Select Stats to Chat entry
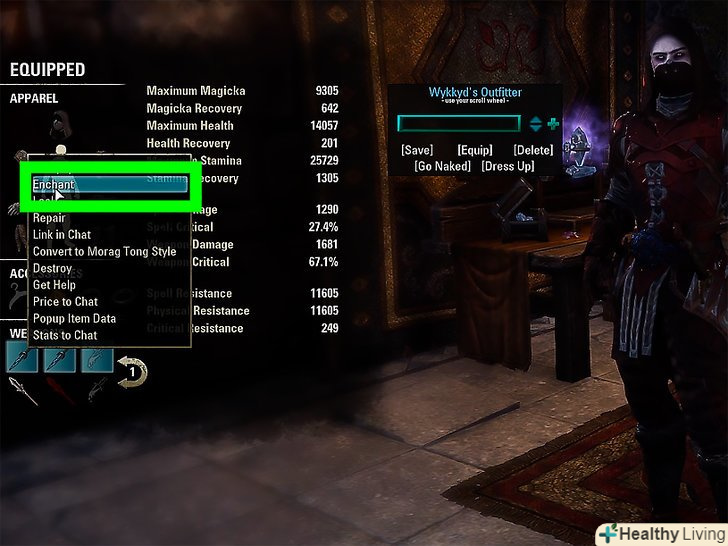Viewport: 728px width, 546px height. 65,335
